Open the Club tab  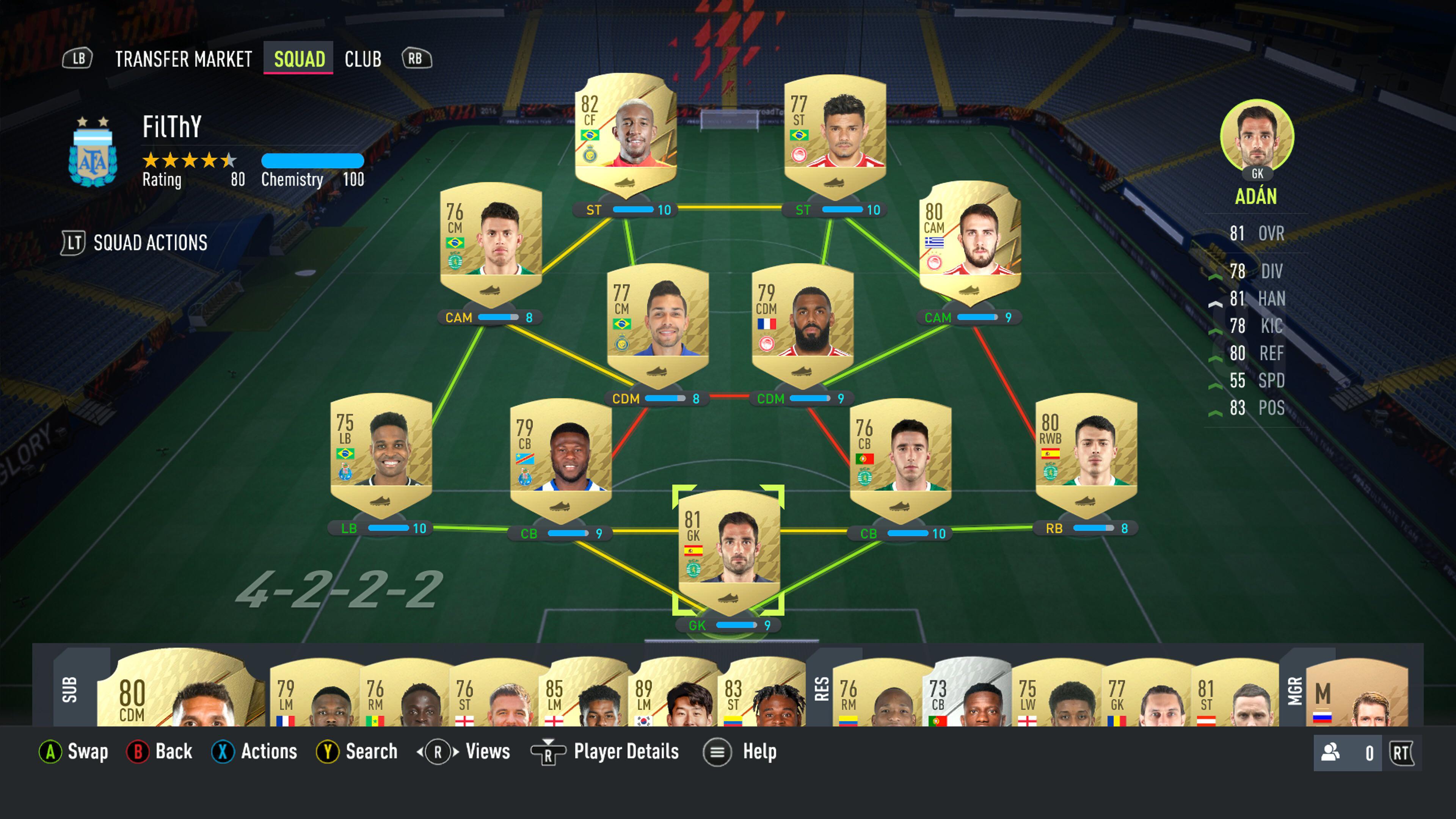tap(362, 59)
